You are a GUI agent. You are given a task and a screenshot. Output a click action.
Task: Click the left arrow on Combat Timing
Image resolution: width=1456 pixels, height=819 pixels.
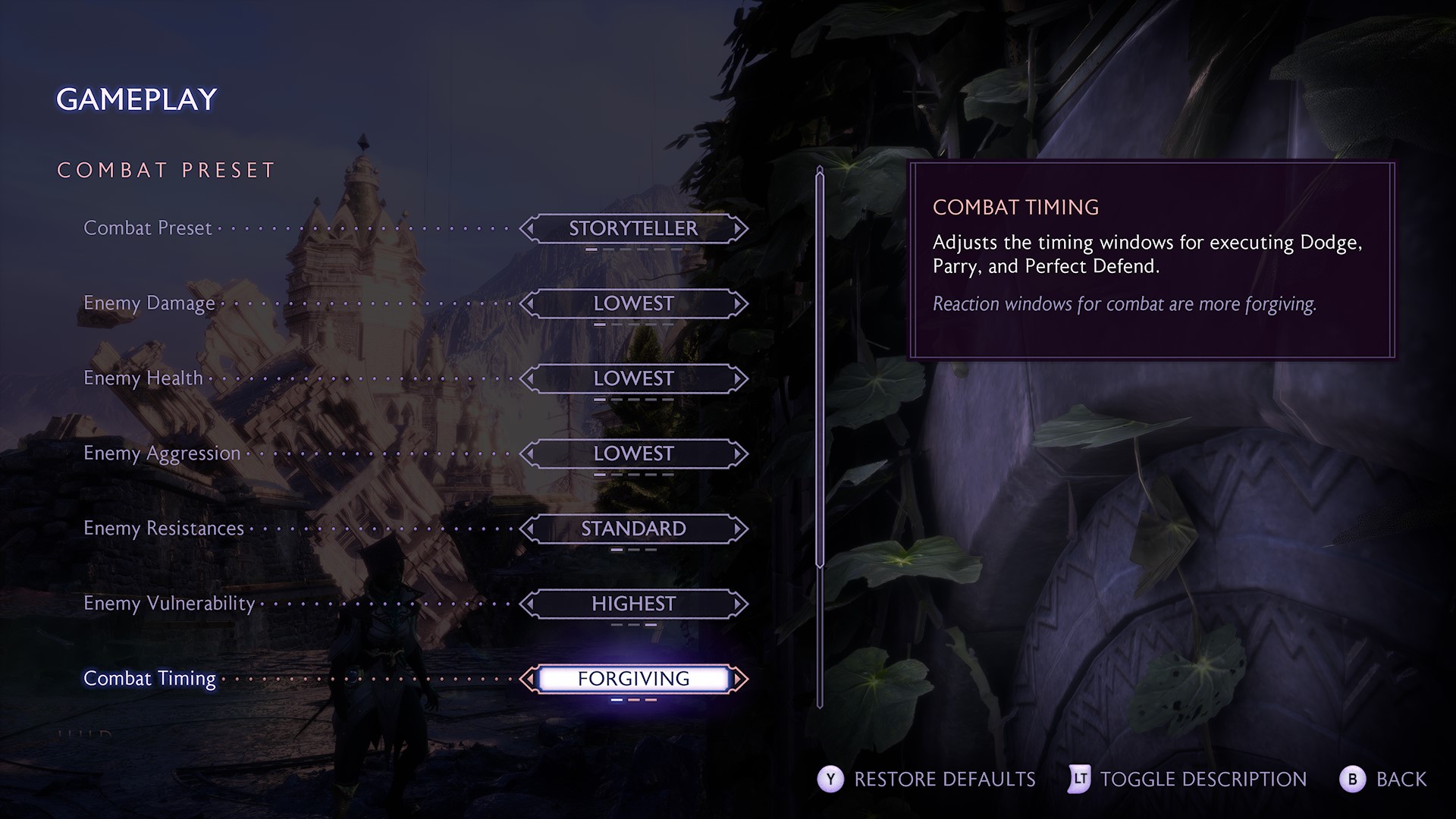click(x=528, y=679)
